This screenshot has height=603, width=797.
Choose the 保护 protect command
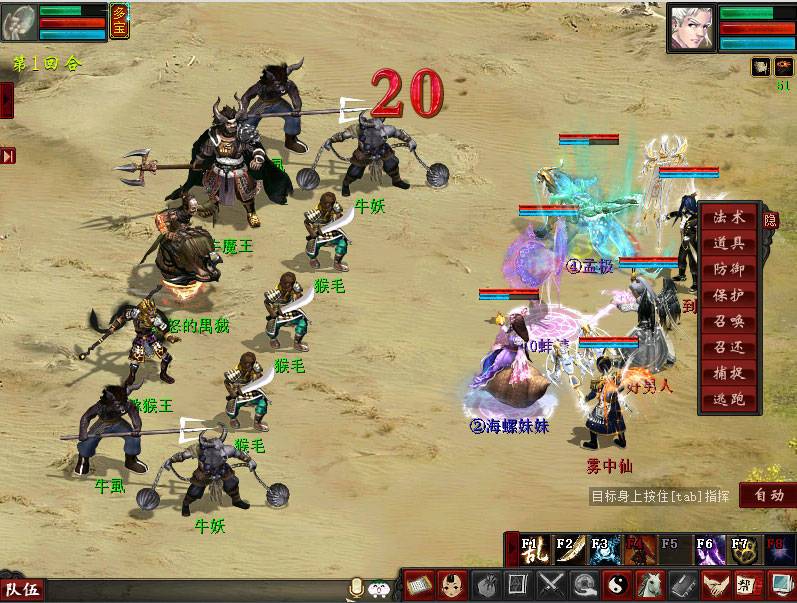tap(728, 296)
